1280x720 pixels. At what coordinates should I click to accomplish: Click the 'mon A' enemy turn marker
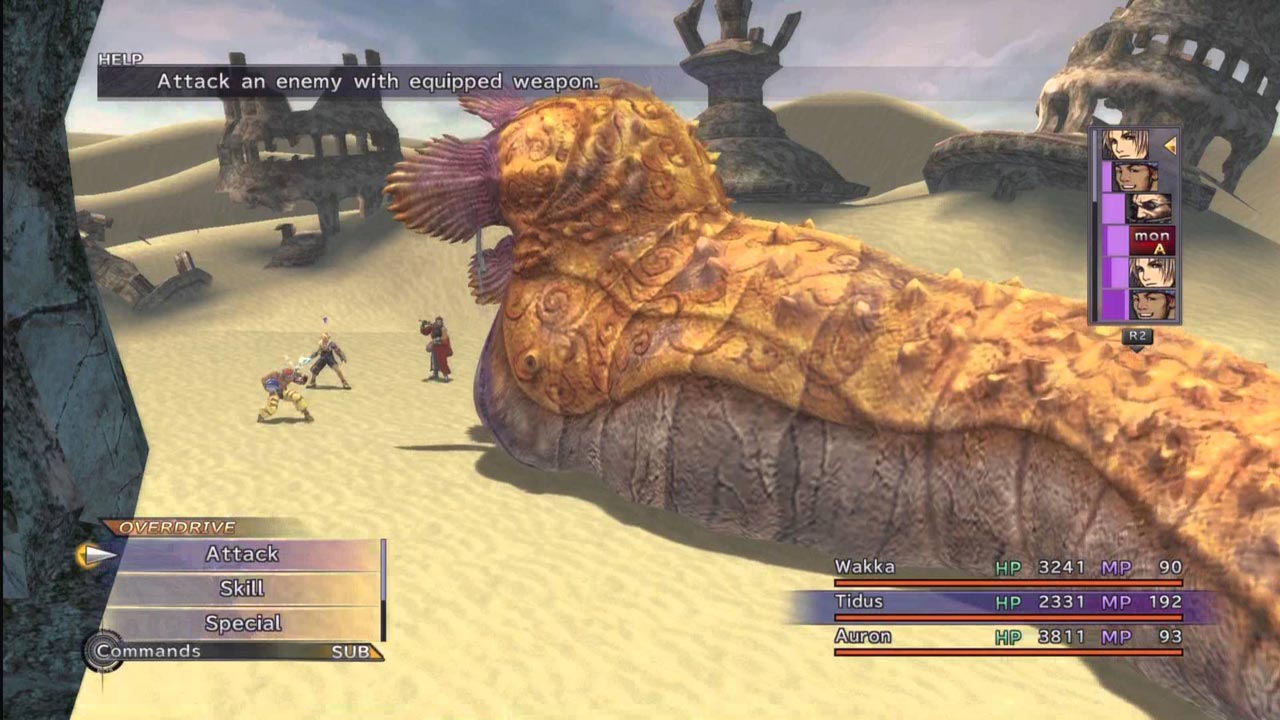click(1151, 241)
